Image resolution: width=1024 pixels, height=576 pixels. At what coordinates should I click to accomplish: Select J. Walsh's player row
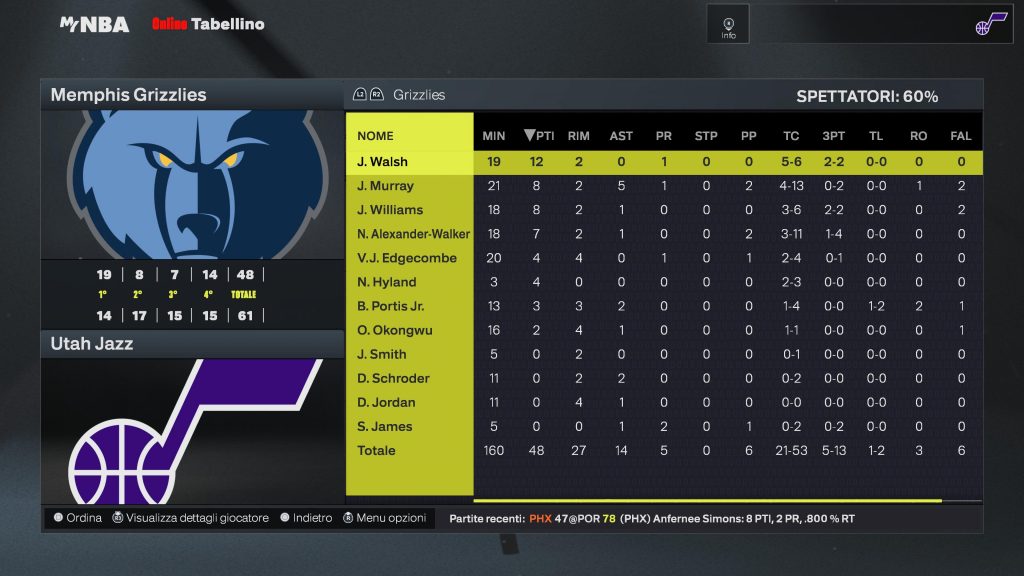(383, 162)
